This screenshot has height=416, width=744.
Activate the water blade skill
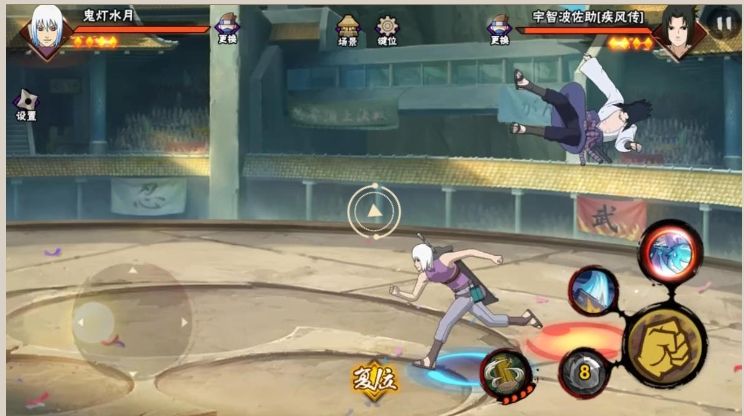(594, 290)
